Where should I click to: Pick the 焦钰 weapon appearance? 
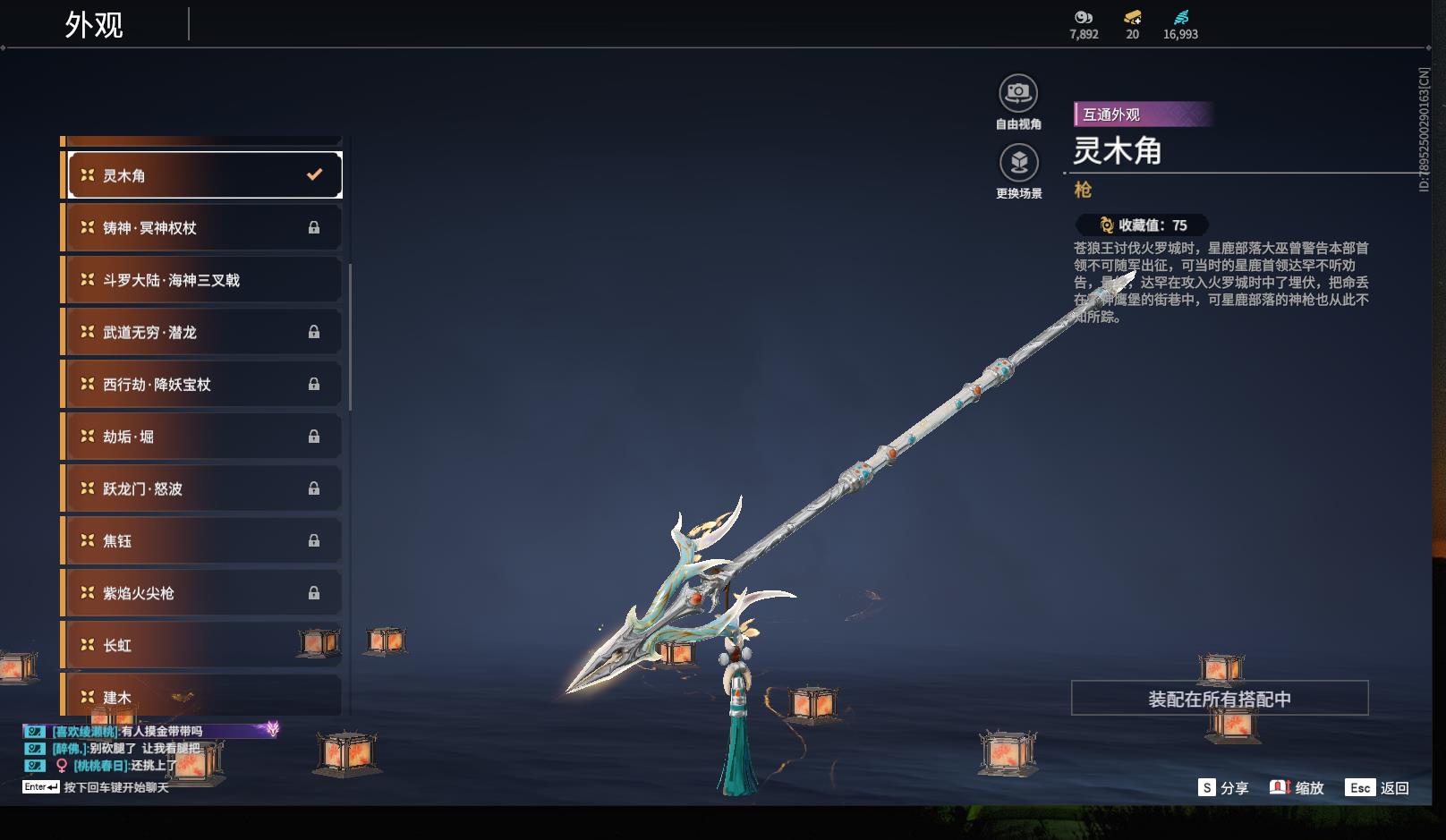pos(205,540)
